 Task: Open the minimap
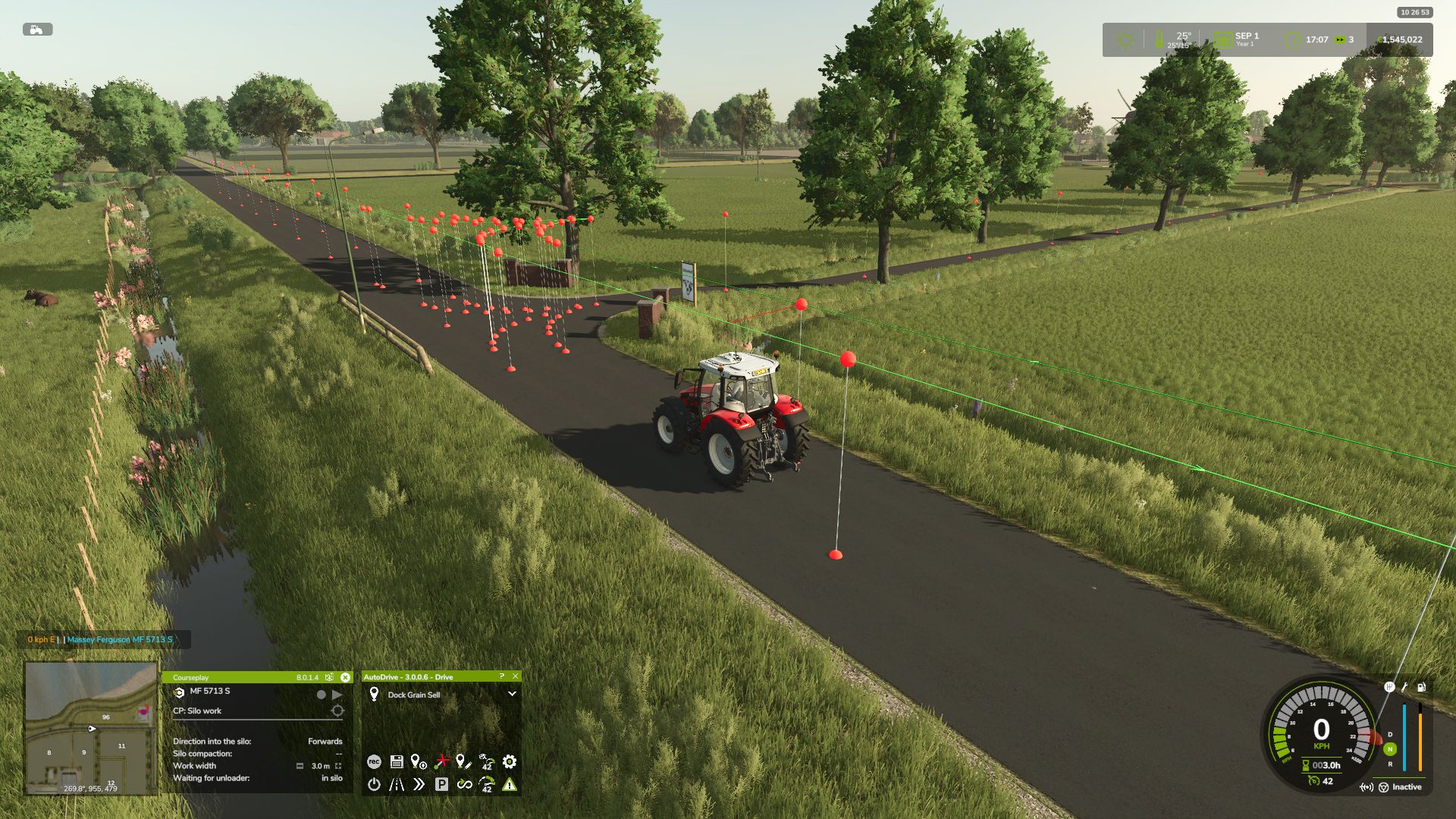click(91, 728)
